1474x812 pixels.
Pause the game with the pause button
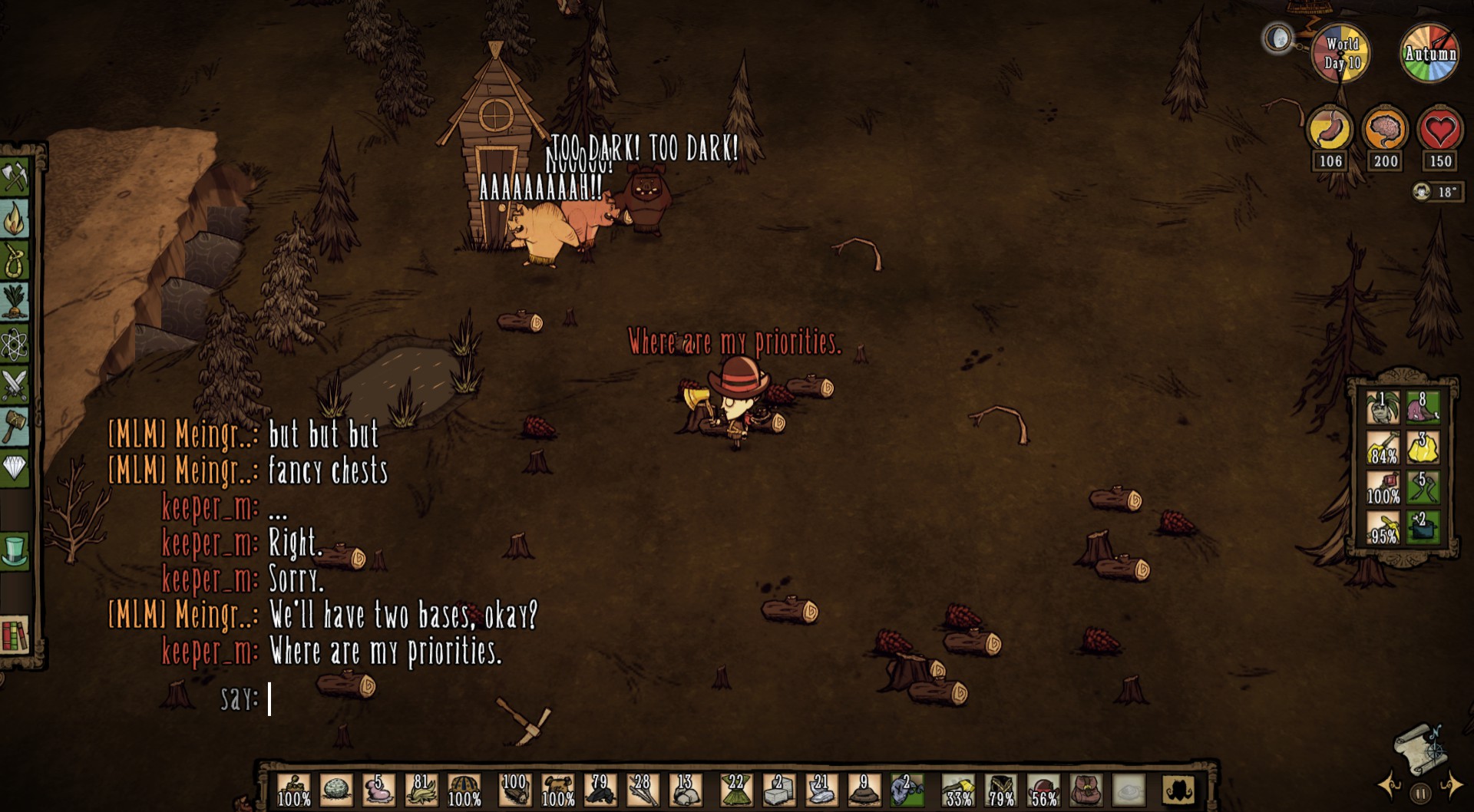pyautogui.click(x=1420, y=793)
